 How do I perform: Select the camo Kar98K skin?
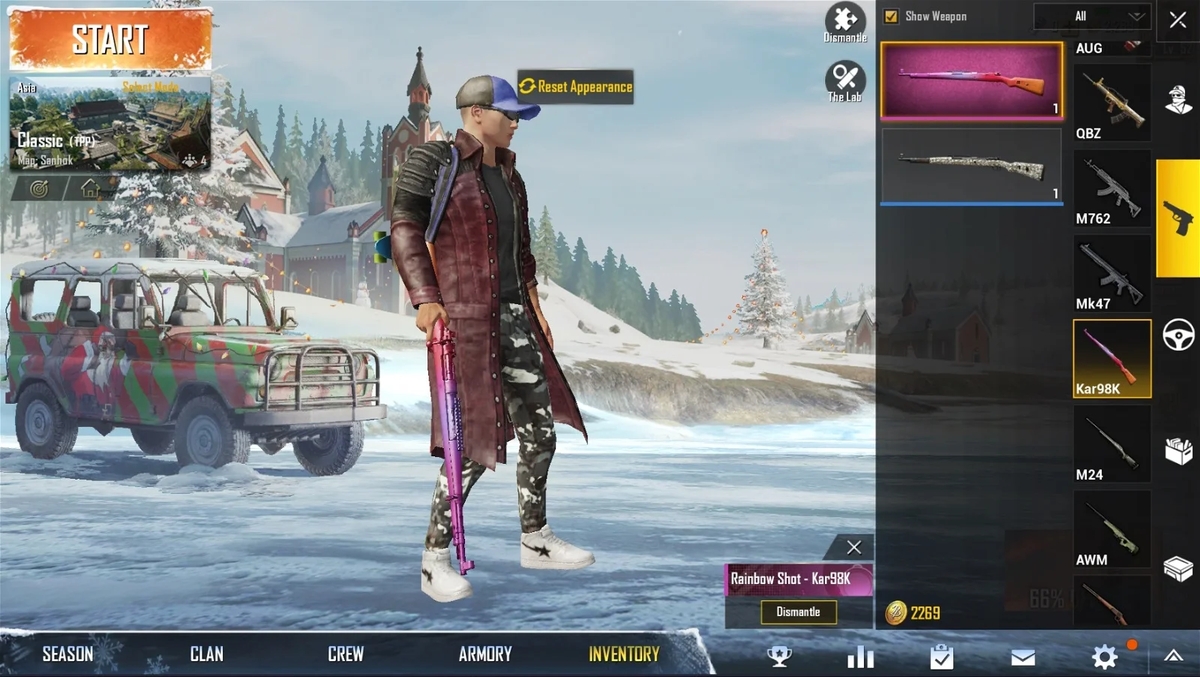coord(971,165)
